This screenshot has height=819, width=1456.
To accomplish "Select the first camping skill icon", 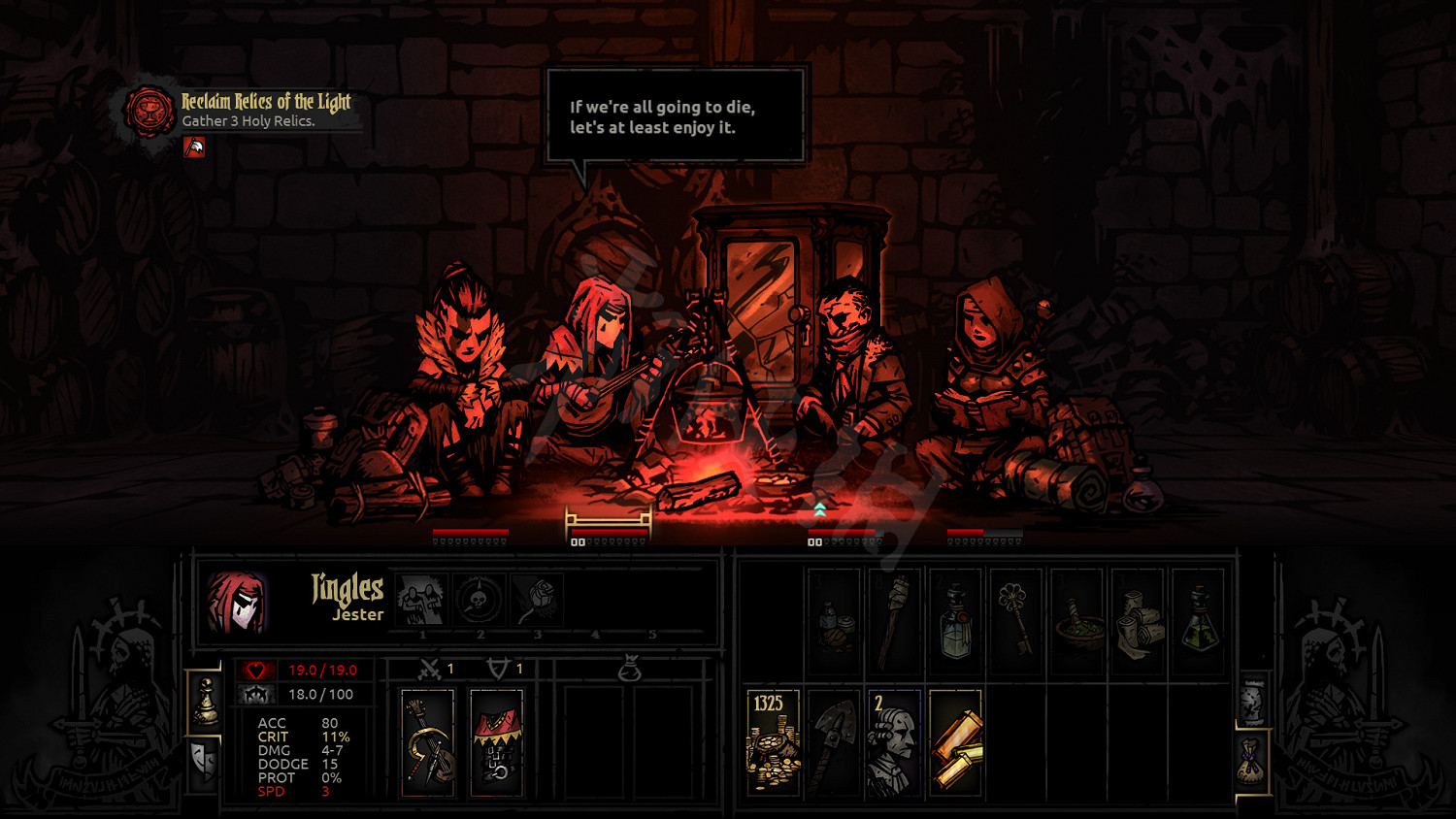I will 421,601.
